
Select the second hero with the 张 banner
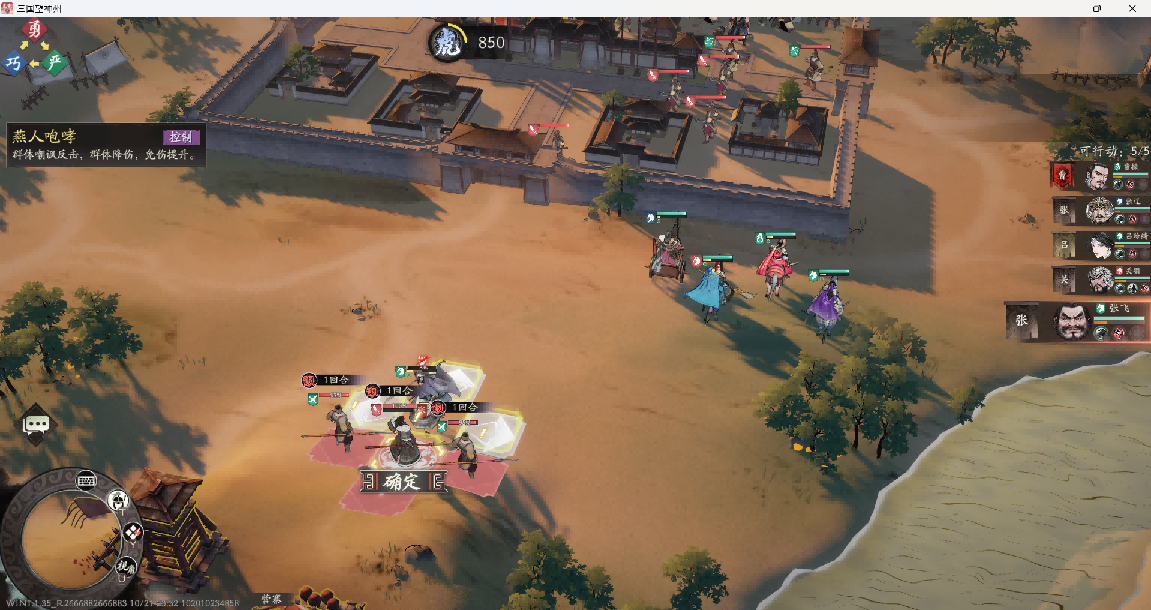pyautogui.click(x=1098, y=211)
